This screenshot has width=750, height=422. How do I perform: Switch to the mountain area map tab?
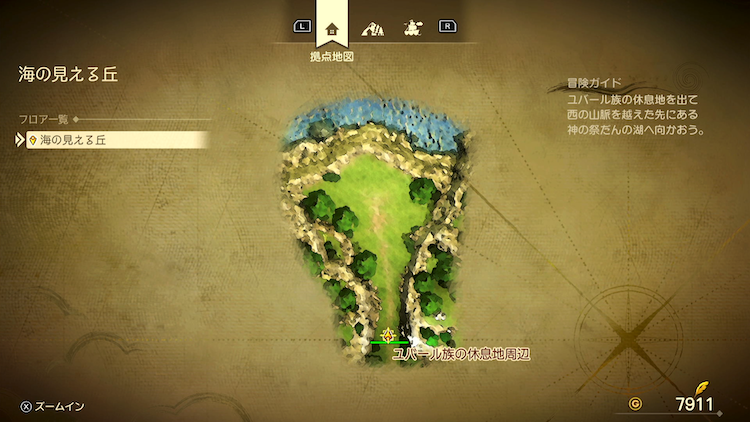(372, 27)
